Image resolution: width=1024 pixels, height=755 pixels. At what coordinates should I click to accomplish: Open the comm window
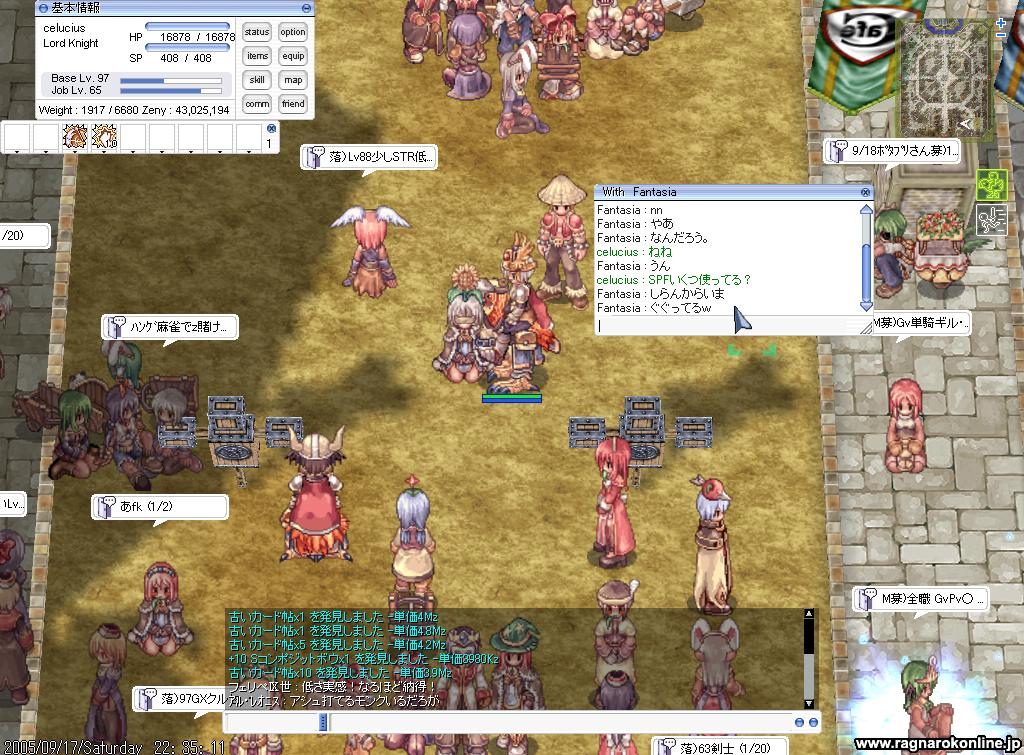257,104
